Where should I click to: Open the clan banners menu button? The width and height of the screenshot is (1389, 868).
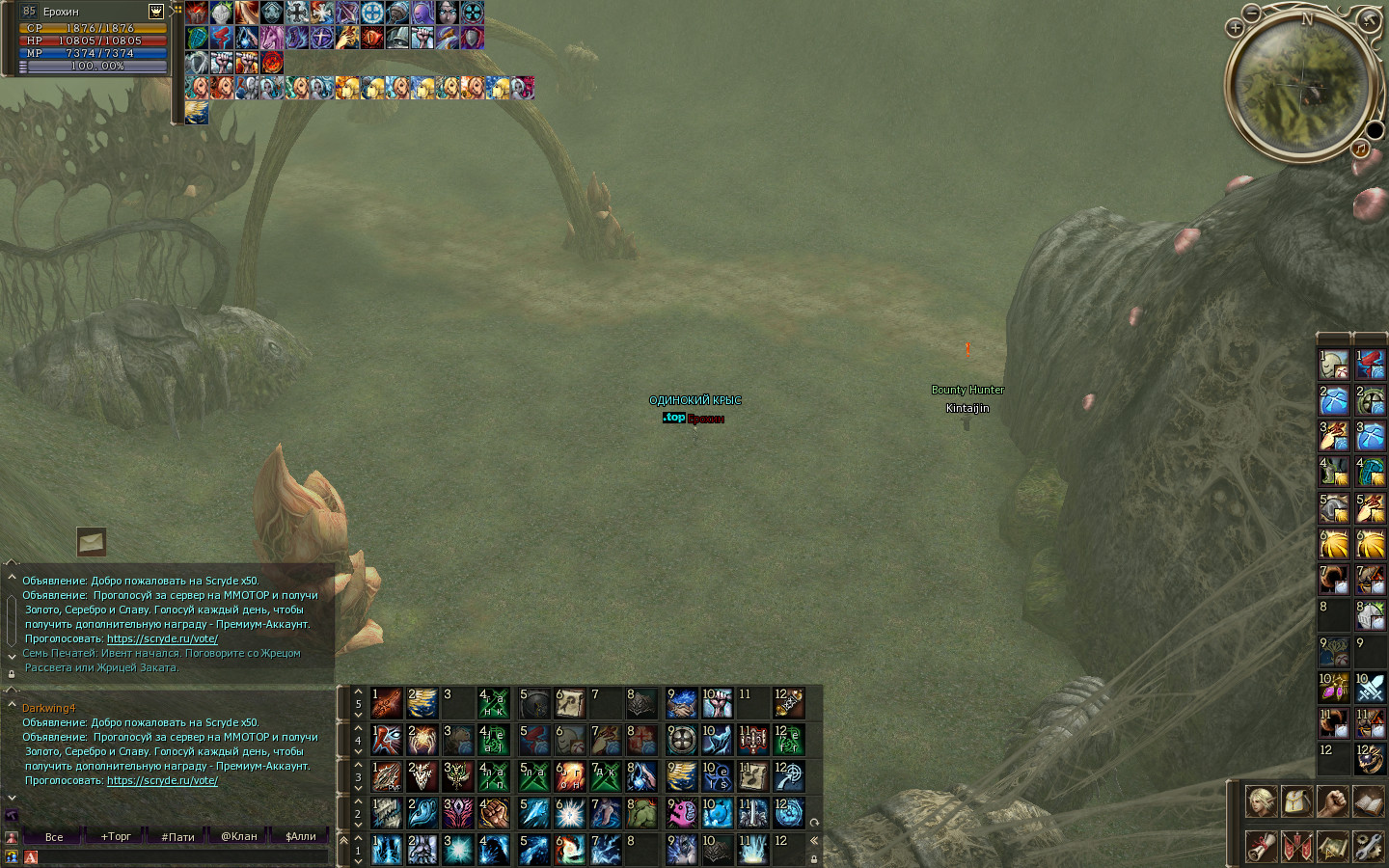point(1296,846)
